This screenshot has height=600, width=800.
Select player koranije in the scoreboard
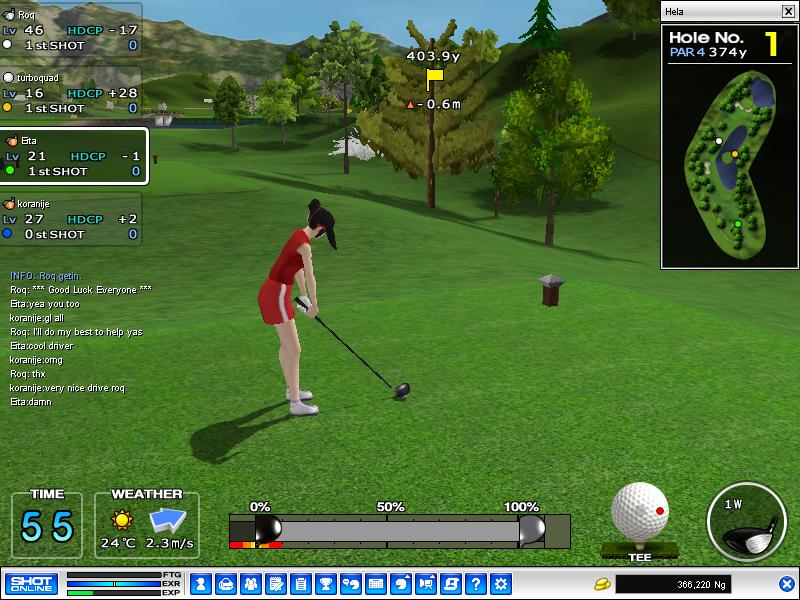70,219
